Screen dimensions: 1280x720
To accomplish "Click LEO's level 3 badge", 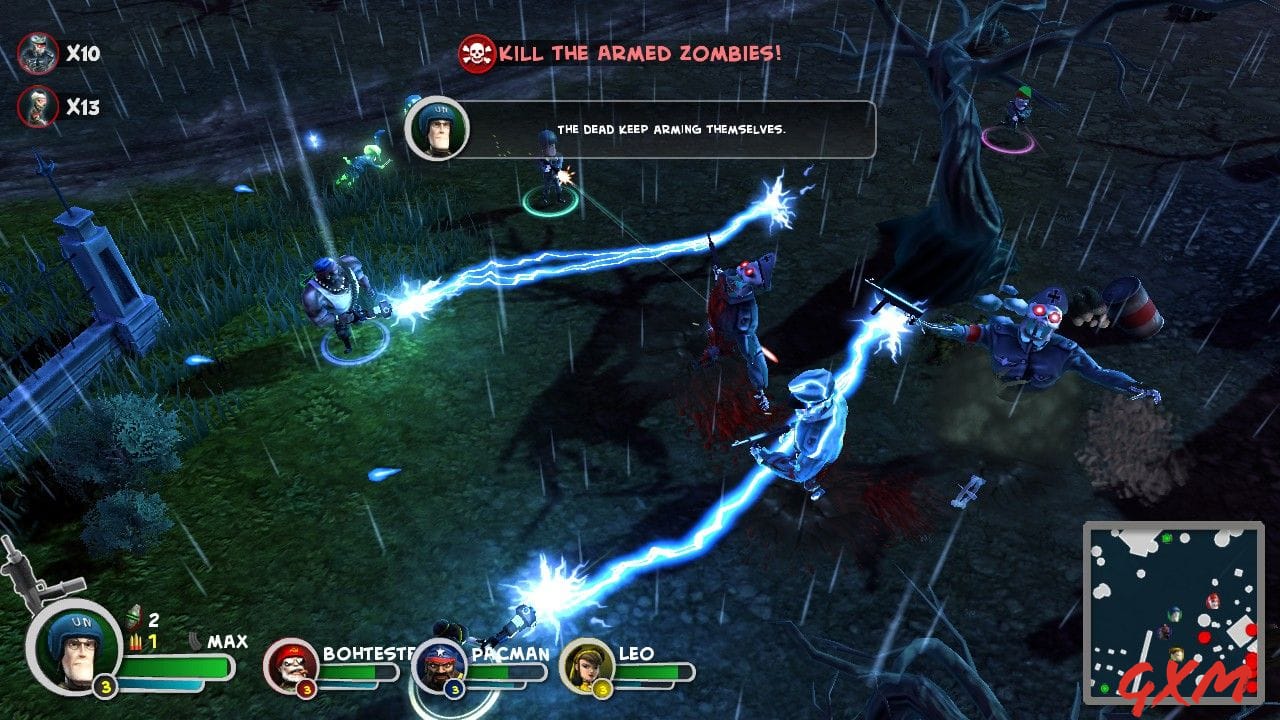I will click(x=602, y=689).
